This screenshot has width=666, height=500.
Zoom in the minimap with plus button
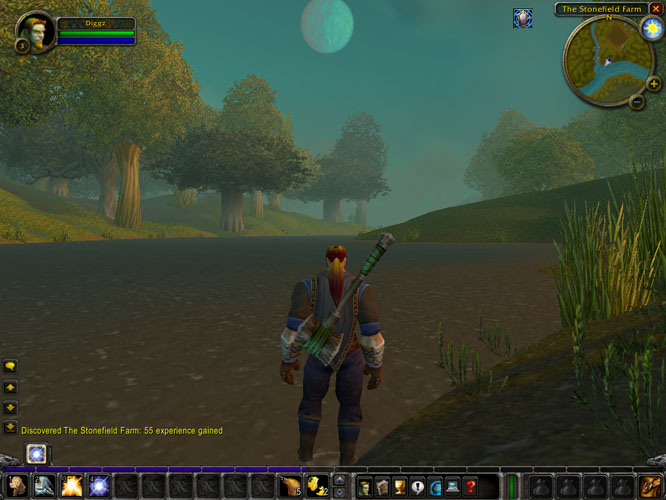(654, 84)
